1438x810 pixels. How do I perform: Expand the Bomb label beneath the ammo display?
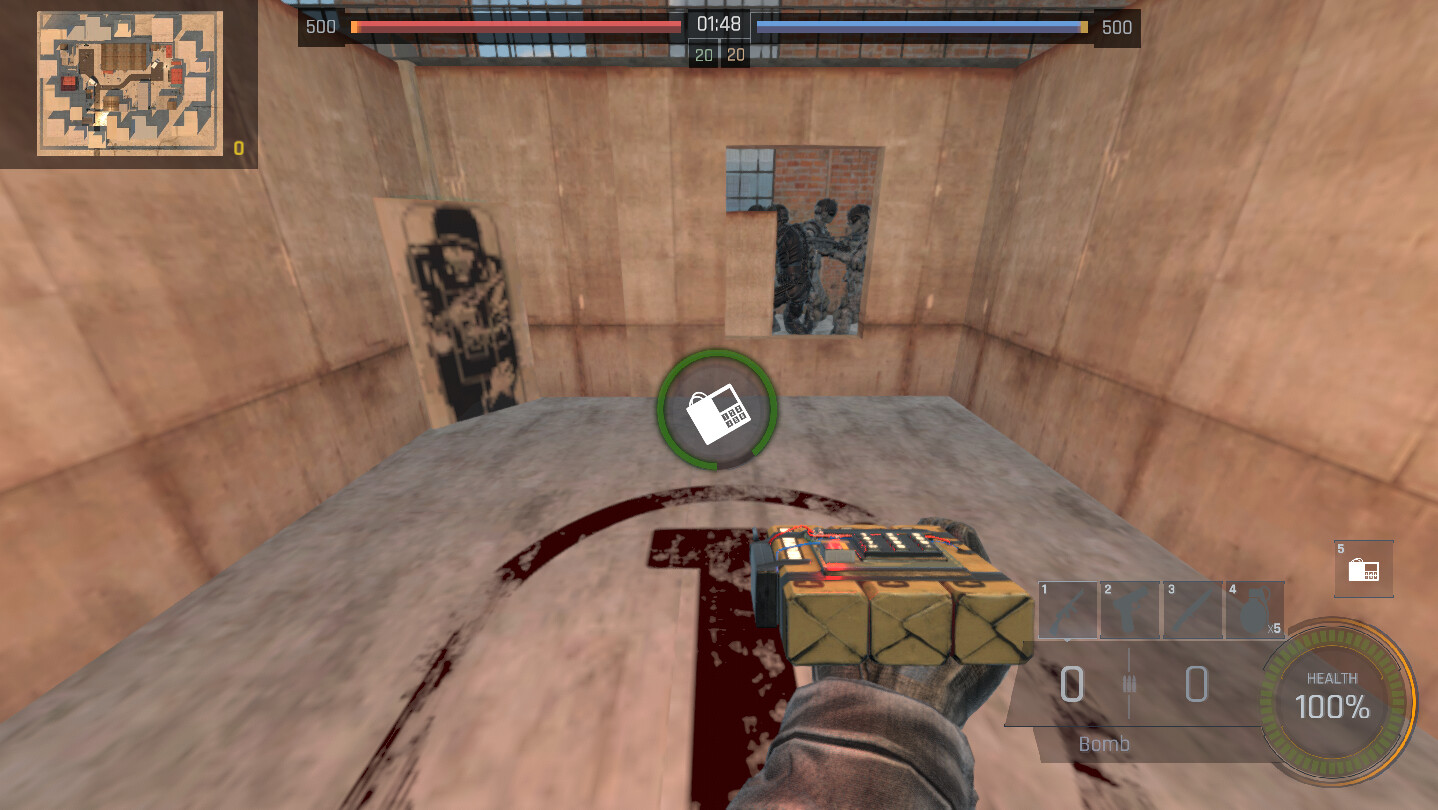click(1103, 744)
